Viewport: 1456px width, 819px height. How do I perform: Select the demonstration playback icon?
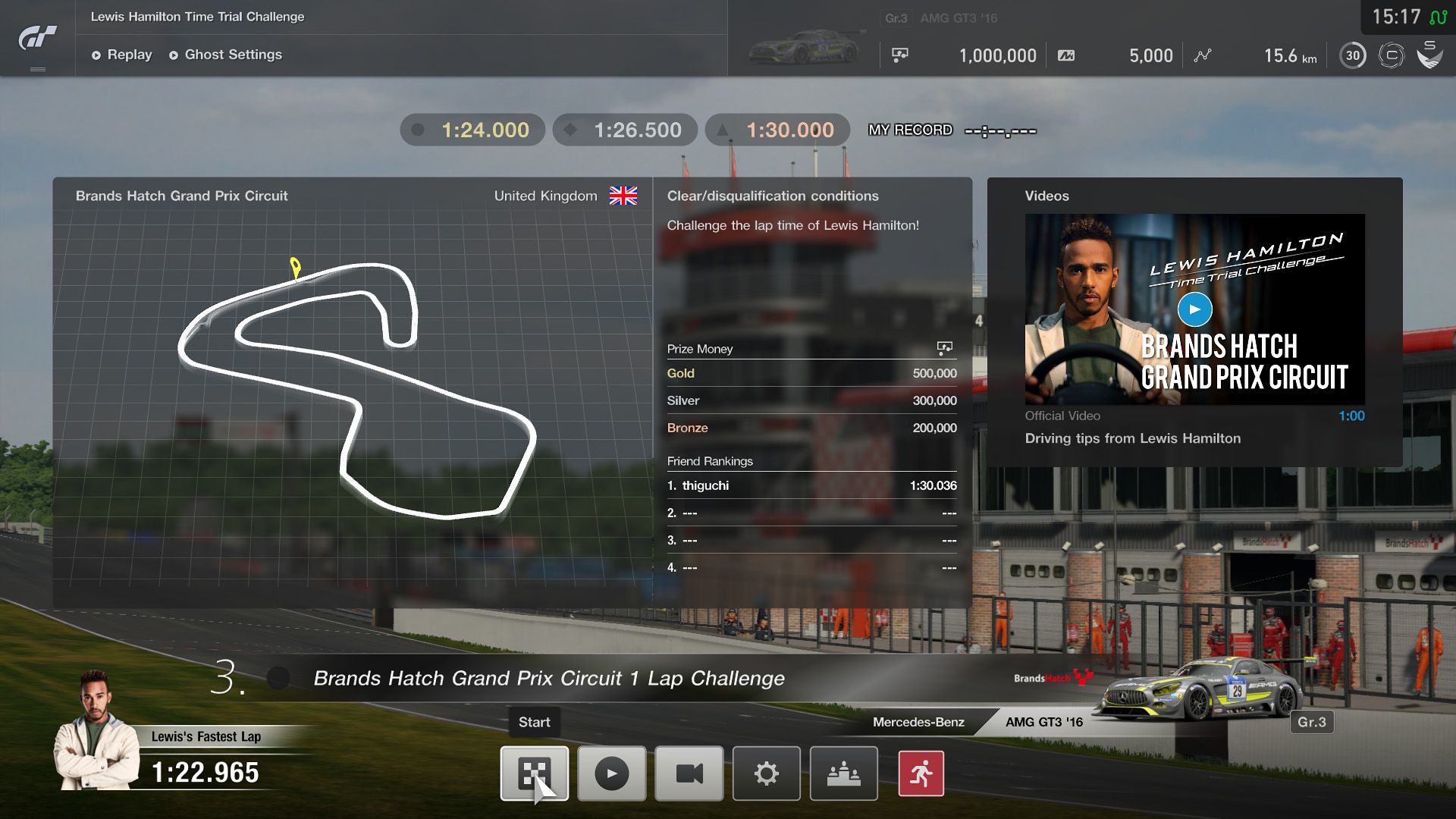click(612, 773)
